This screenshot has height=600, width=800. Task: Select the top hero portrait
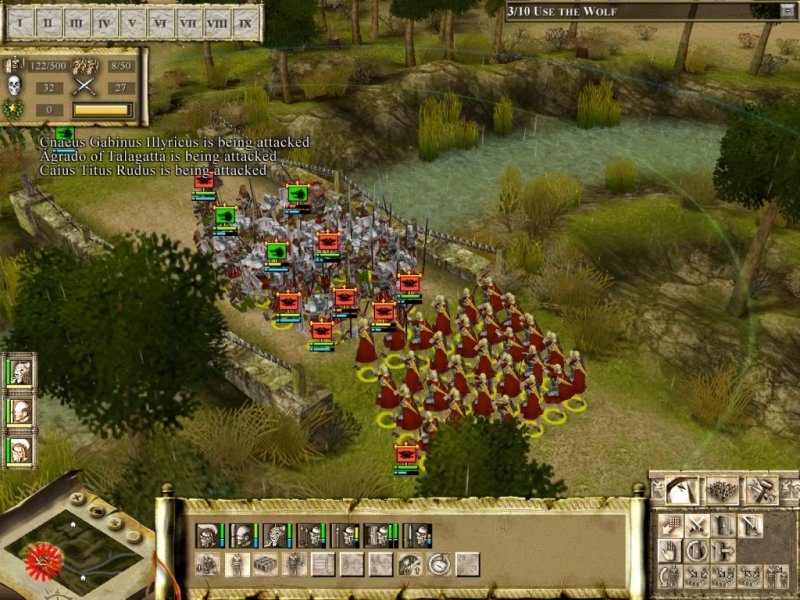(x=21, y=373)
